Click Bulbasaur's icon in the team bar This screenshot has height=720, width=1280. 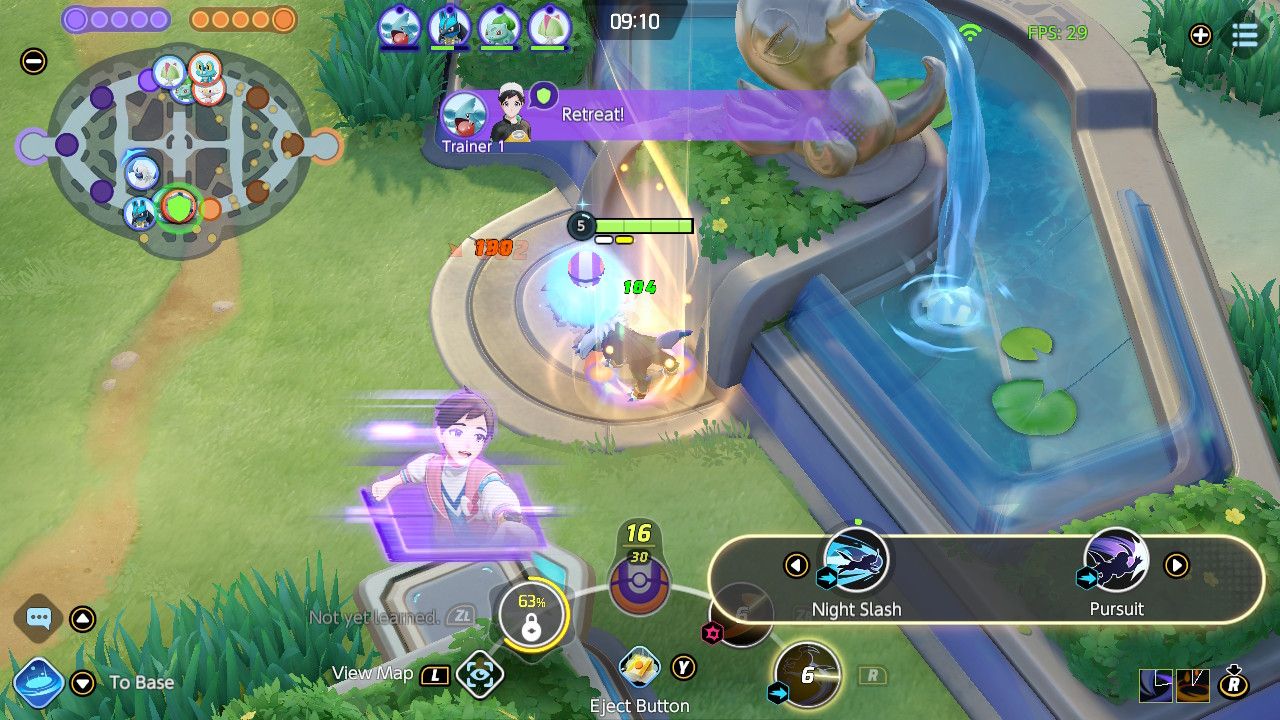498,27
